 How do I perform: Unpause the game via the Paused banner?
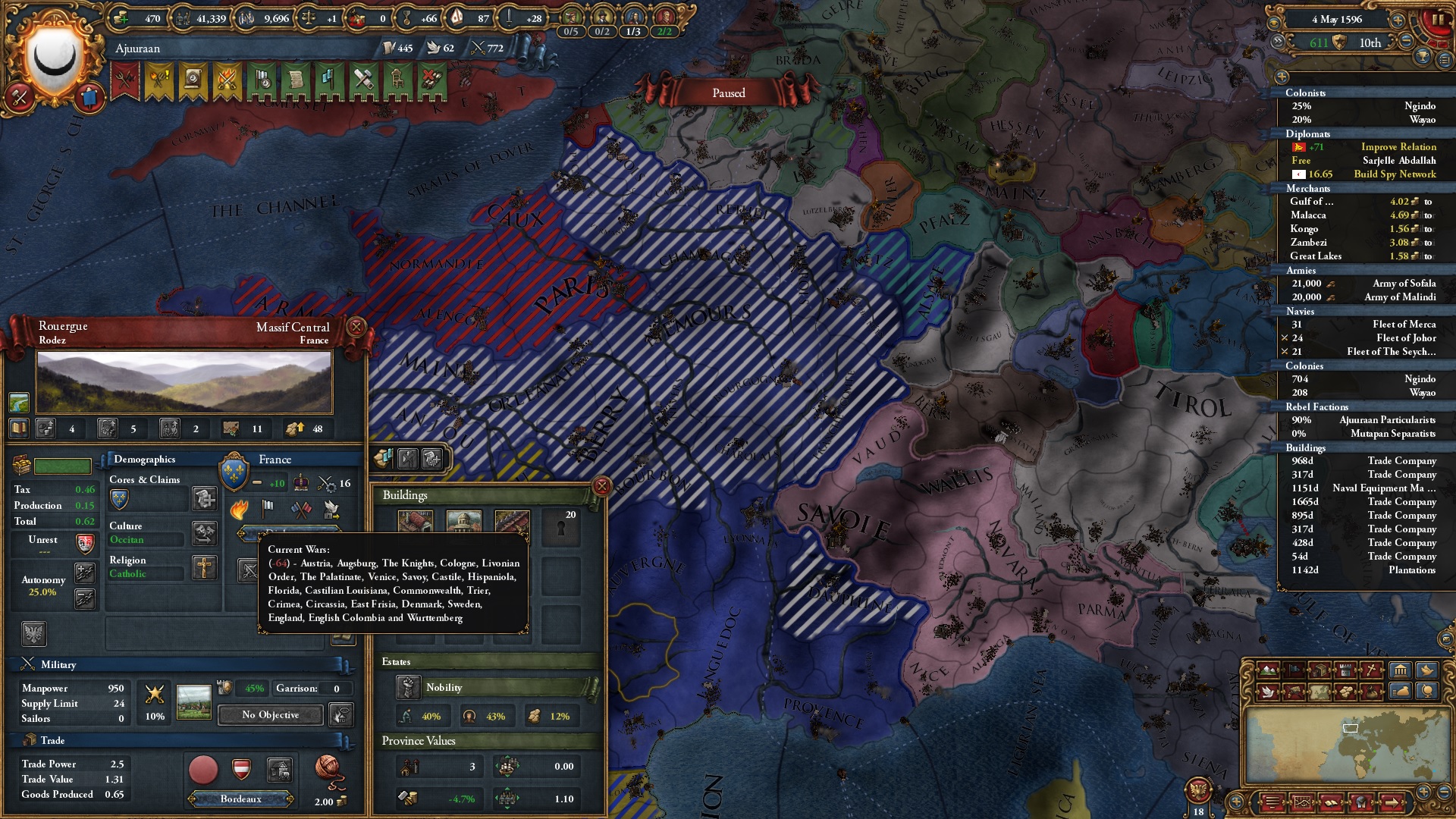tap(728, 93)
